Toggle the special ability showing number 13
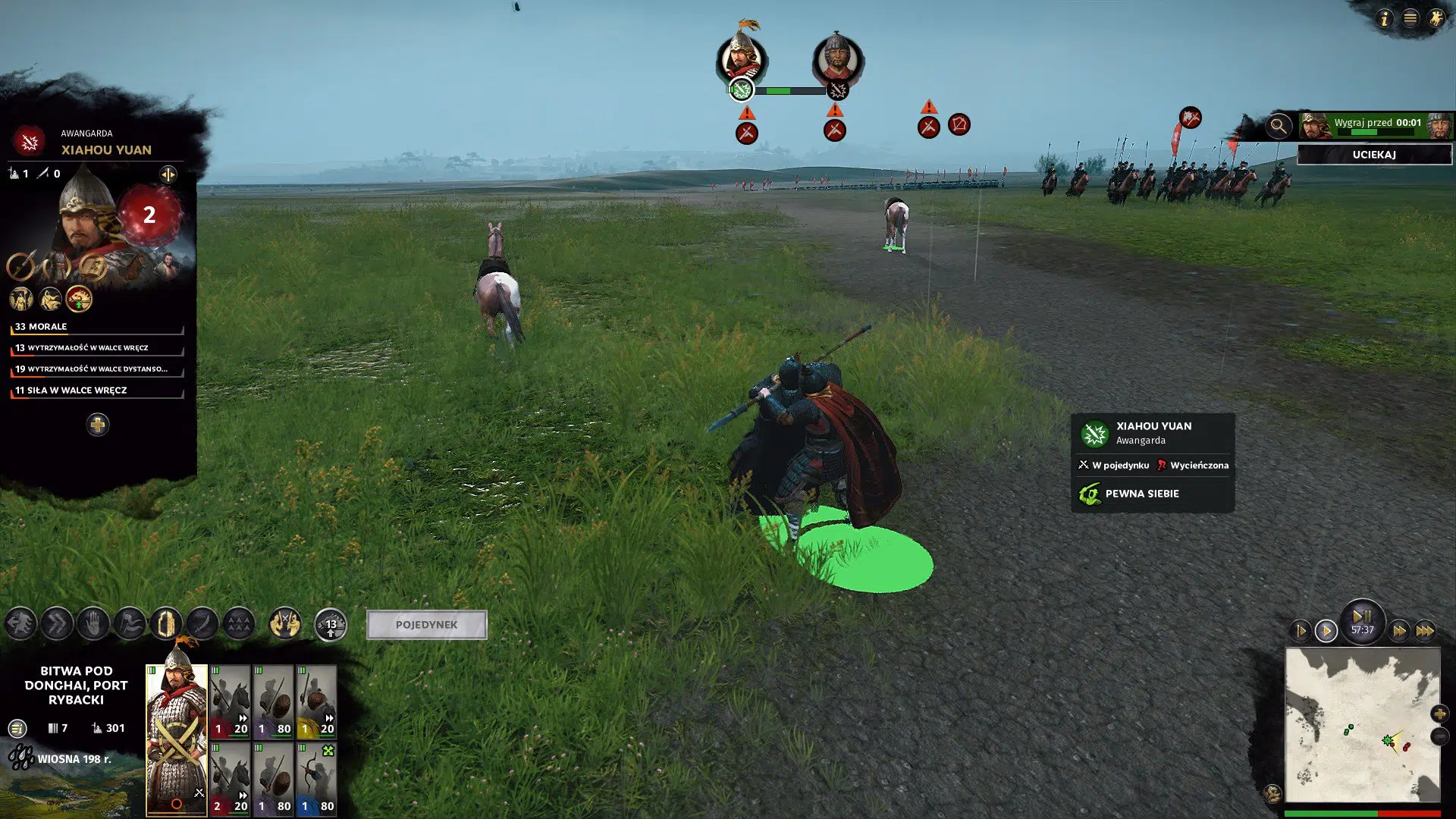Viewport: 1456px width, 819px height. pyautogui.click(x=330, y=624)
